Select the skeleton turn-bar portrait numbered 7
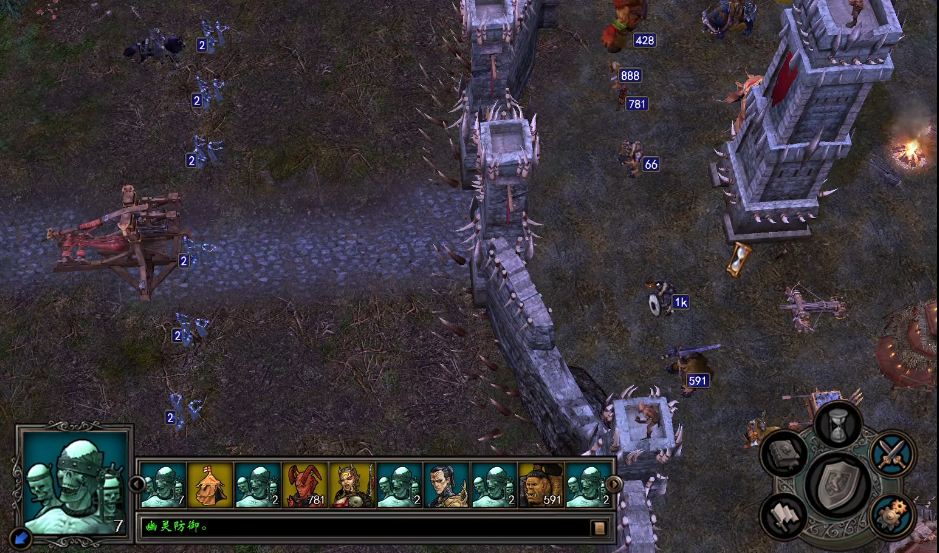 [161, 485]
